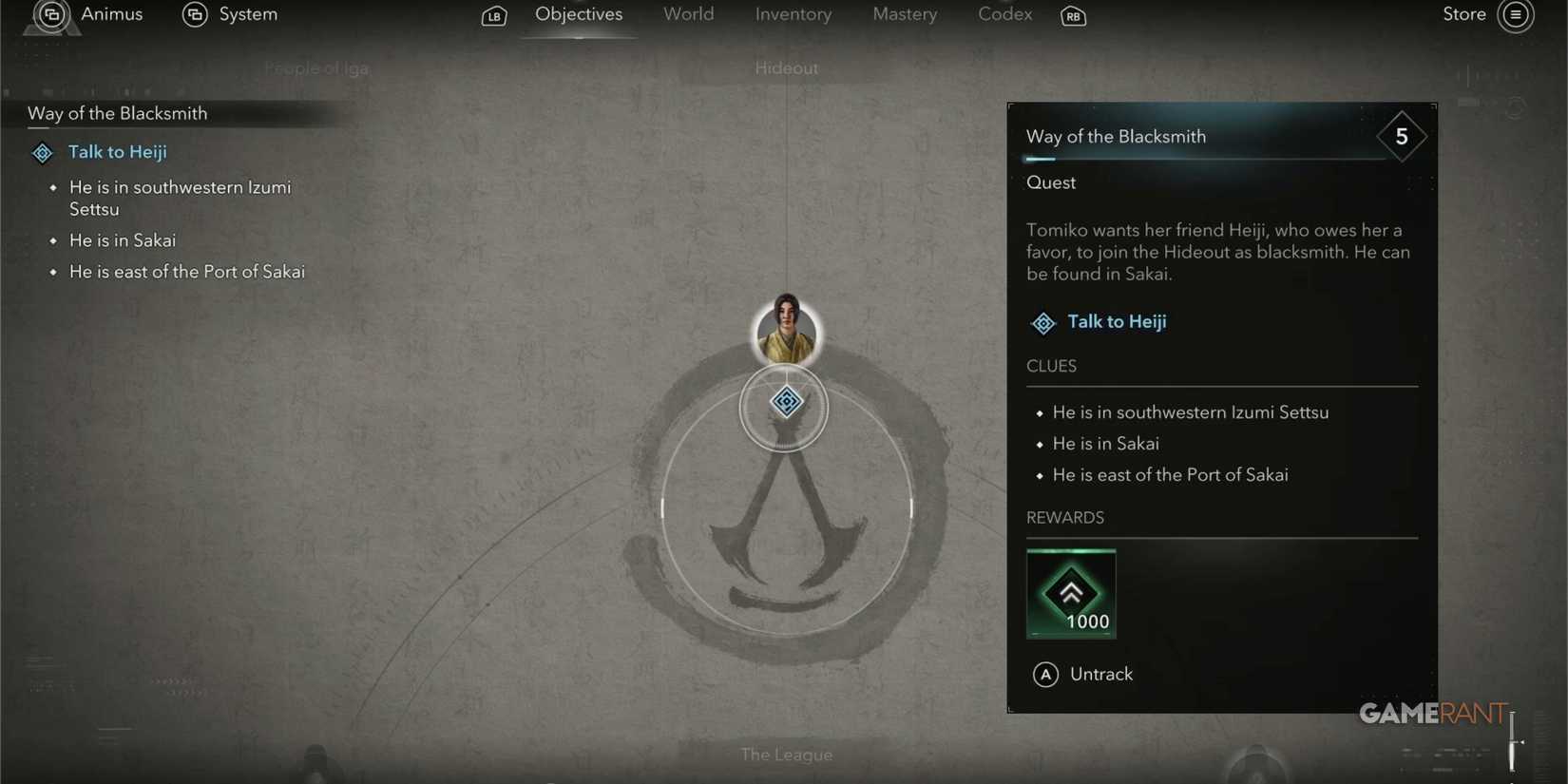Click Tomiko's character portrait above the quest marker
The width and height of the screenshot is (1568, 784).
tap(786, 330)
